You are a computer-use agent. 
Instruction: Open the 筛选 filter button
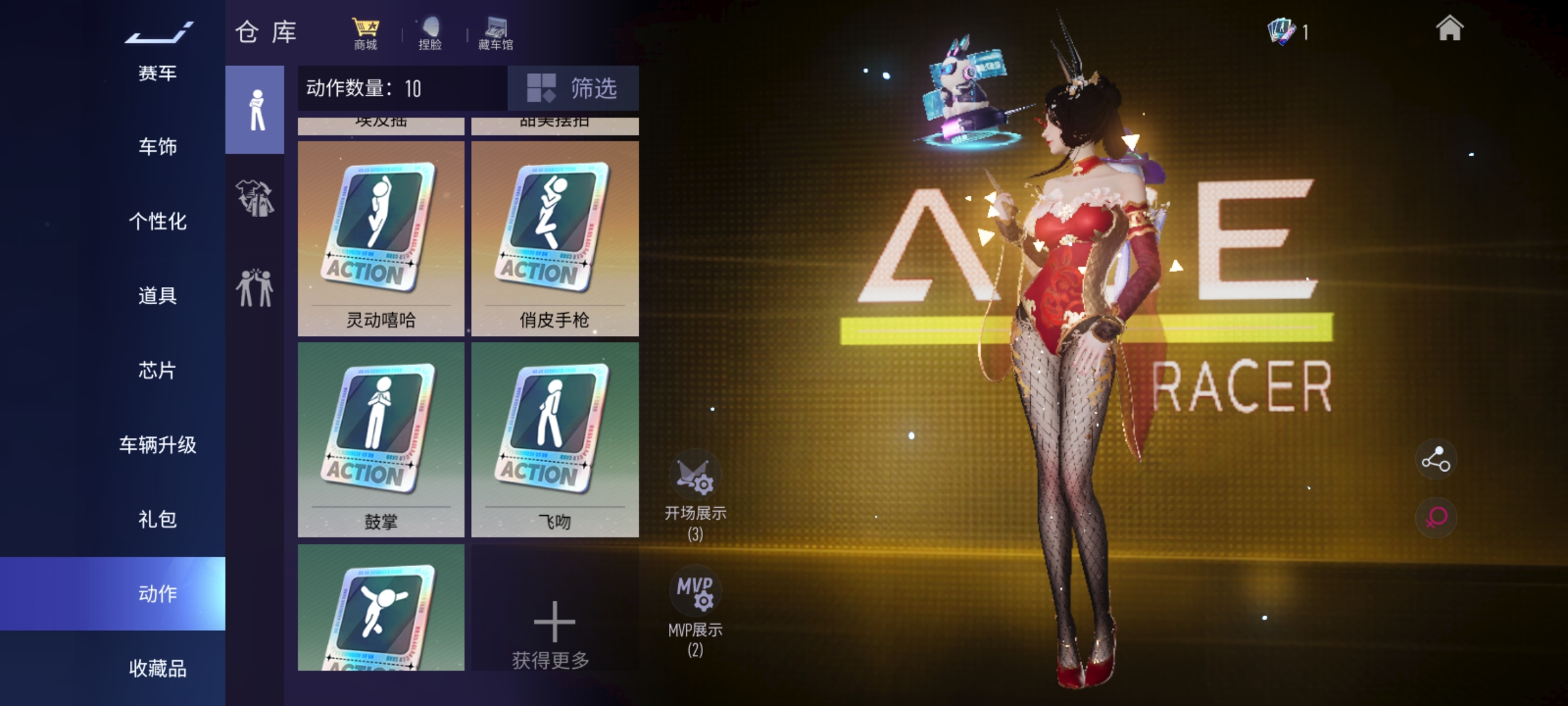point(573,88)
